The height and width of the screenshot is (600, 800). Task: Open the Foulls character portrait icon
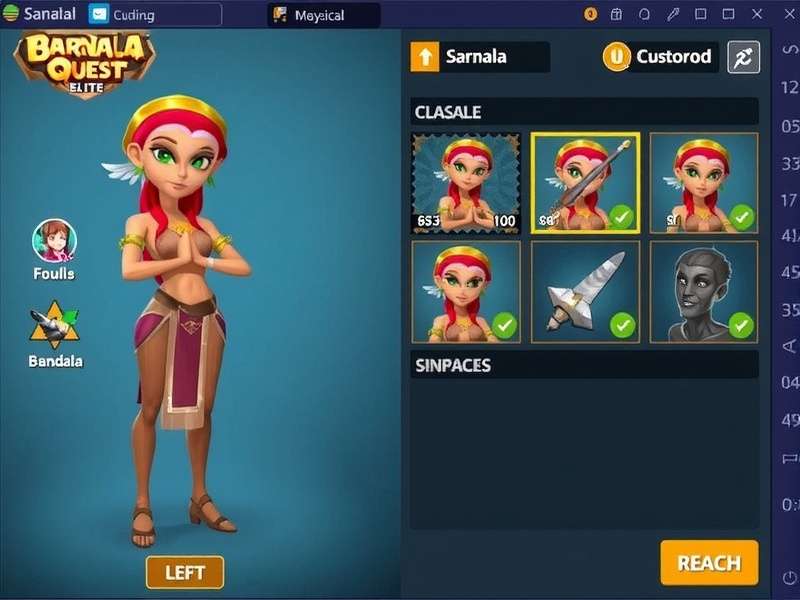(x=54, y=241)
